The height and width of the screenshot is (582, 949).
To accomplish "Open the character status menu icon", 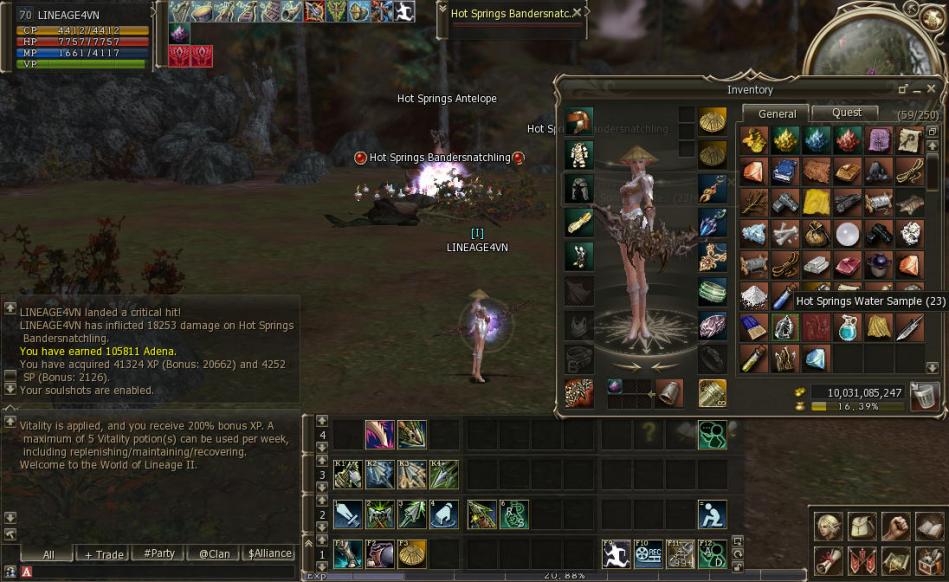I will point(827,527).
